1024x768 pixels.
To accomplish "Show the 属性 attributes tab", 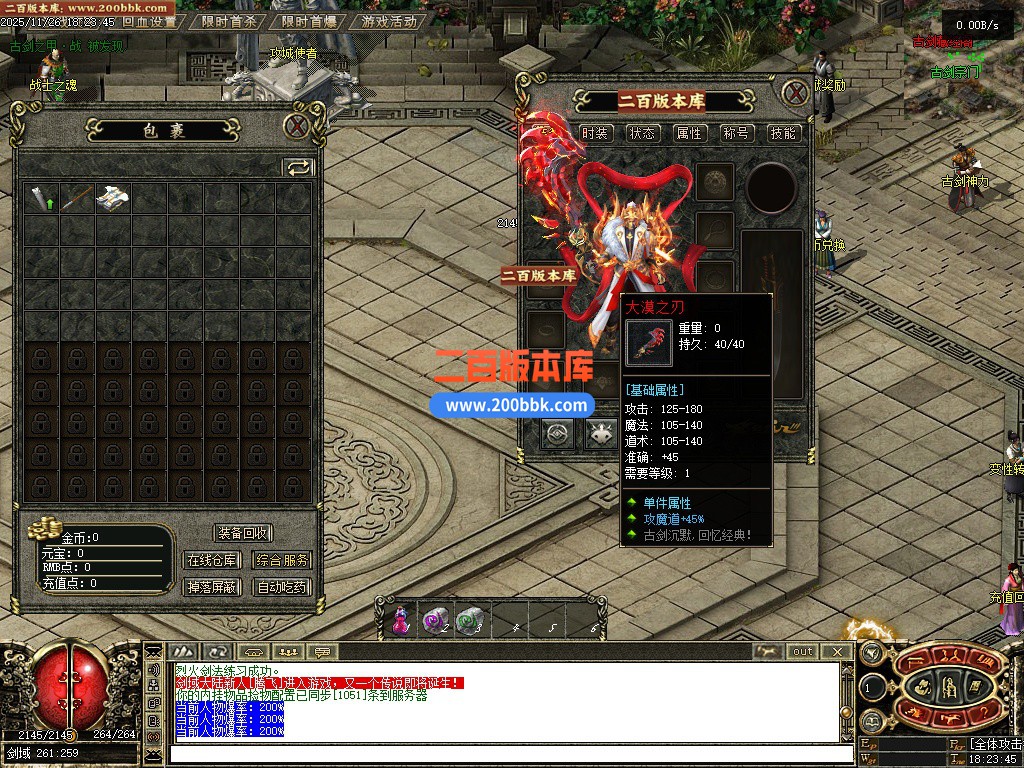I will [x=690, y=133].
